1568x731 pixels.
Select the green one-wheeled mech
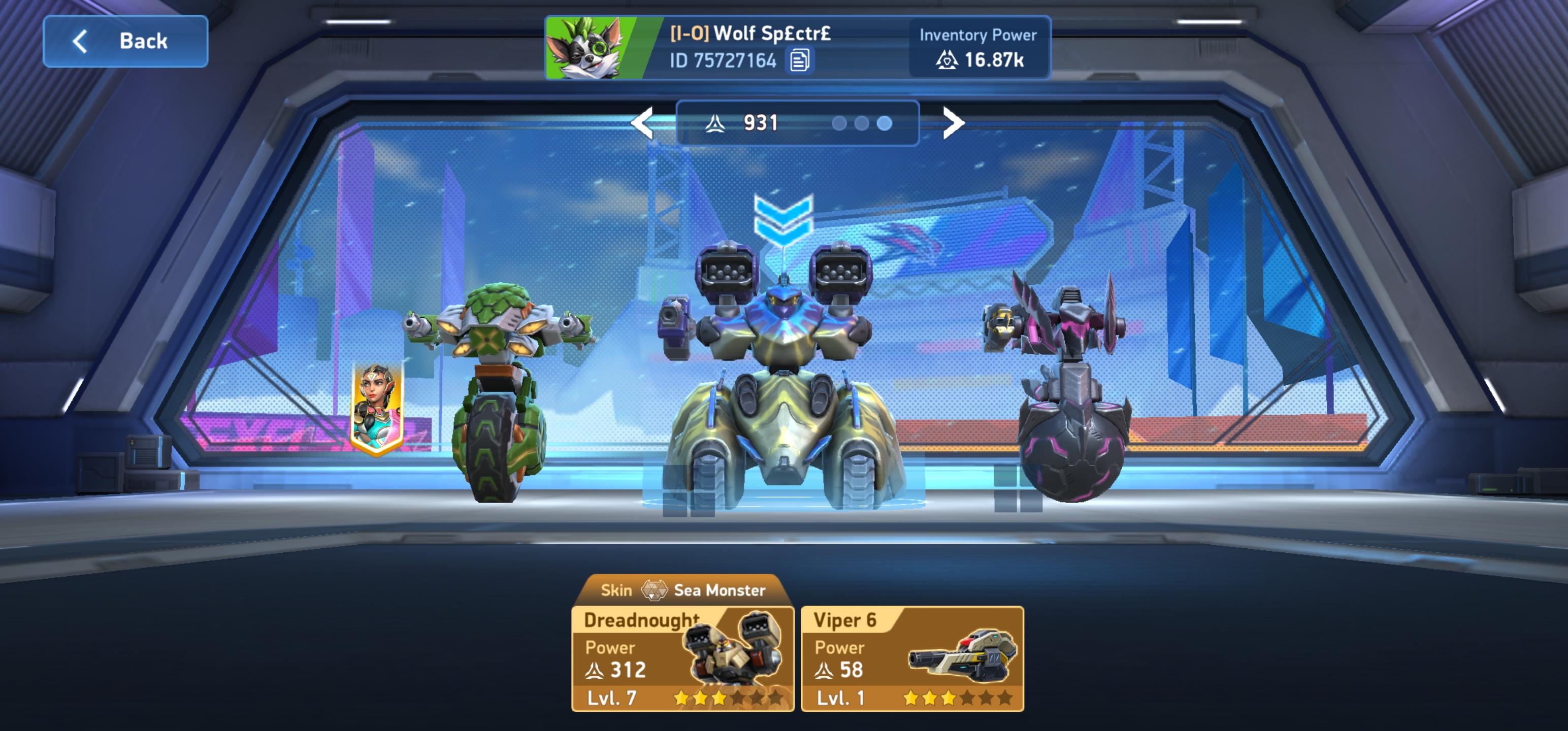pyautogui.click(x=499, y=389)
